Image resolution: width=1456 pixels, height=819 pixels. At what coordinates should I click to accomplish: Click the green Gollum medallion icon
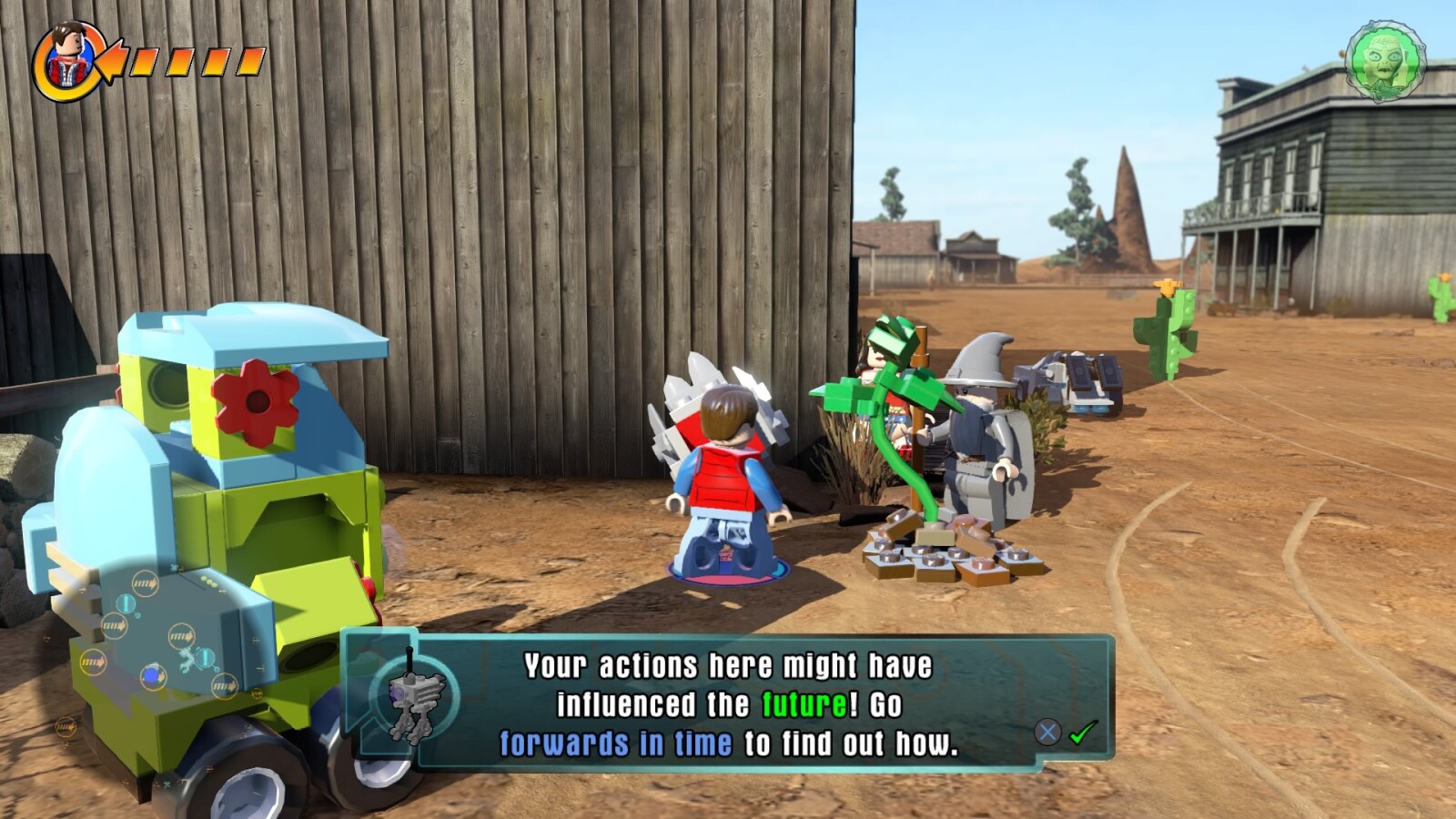click(x=1384, y=61)
